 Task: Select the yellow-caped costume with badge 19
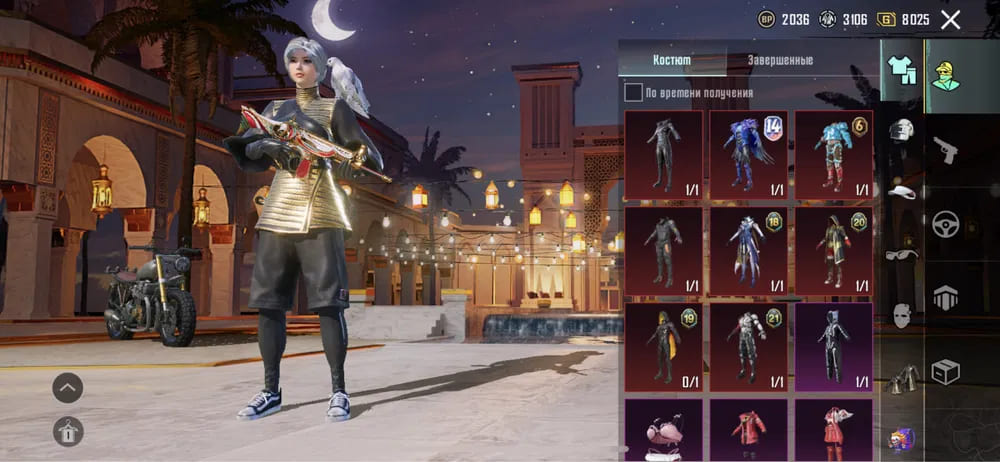pos(664,347)
